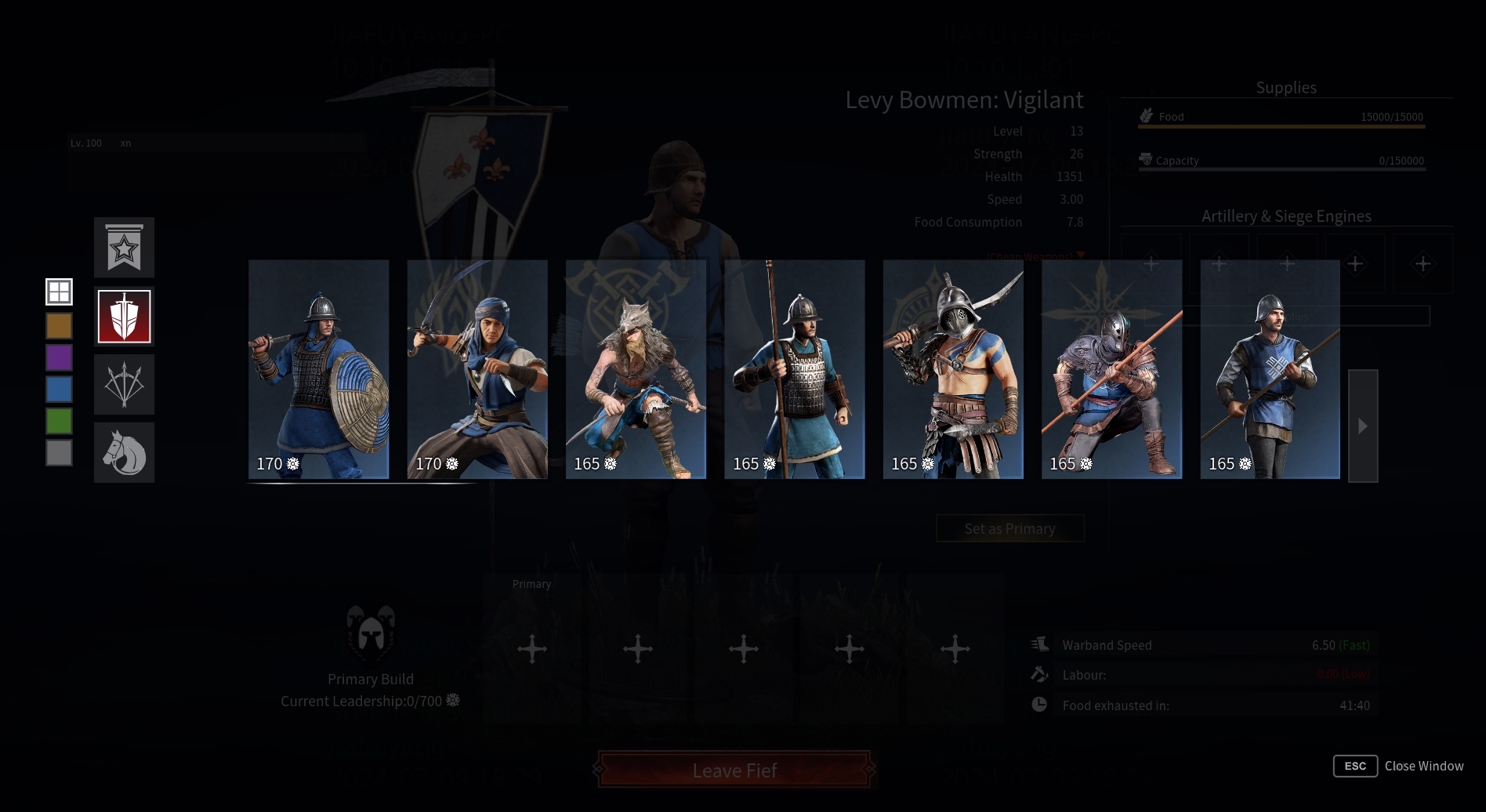Filter units by green color swatch
This screenshot has height=812, width=1486.
tap(59, 421)
